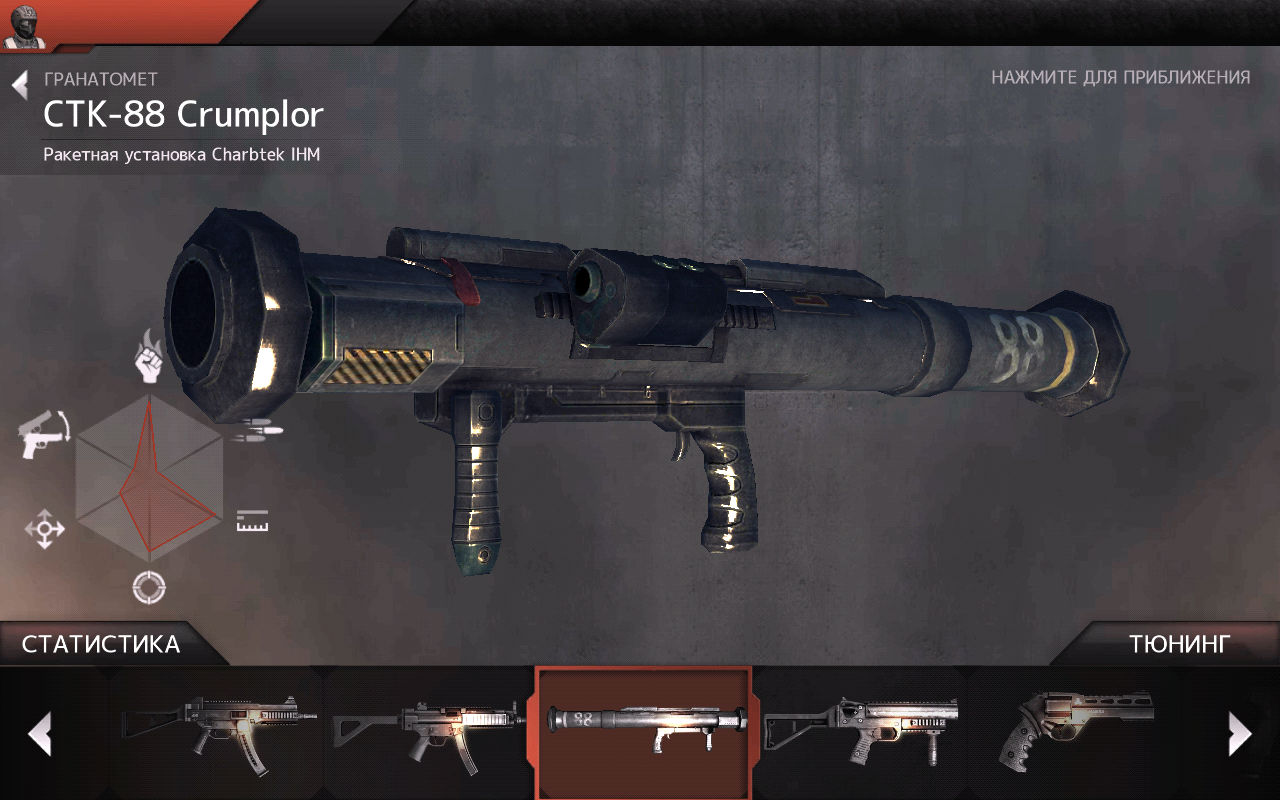Show next weapons with the right carousel arrow

coord(1239,734)
